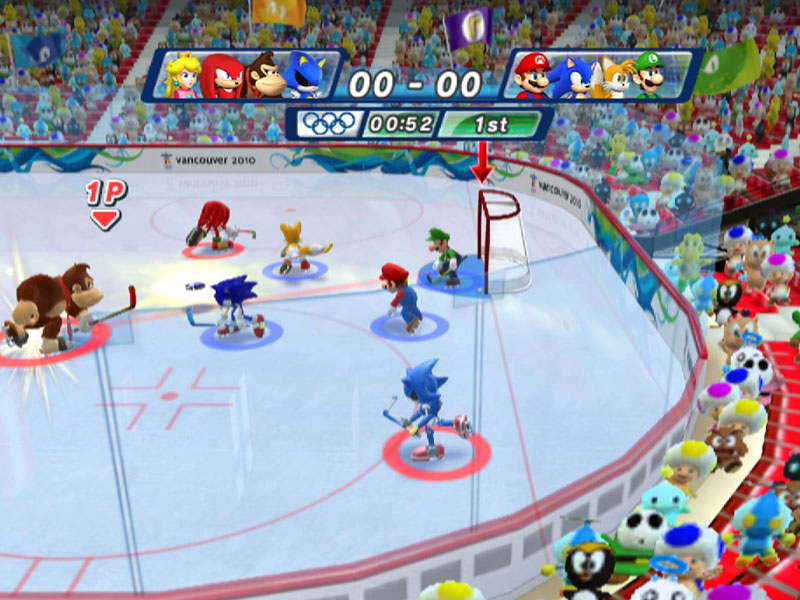The image size is (800, 600).
Task: Select Metal Sonic's portrait icon
Action: pyautogui.click(x=304, y=75)
